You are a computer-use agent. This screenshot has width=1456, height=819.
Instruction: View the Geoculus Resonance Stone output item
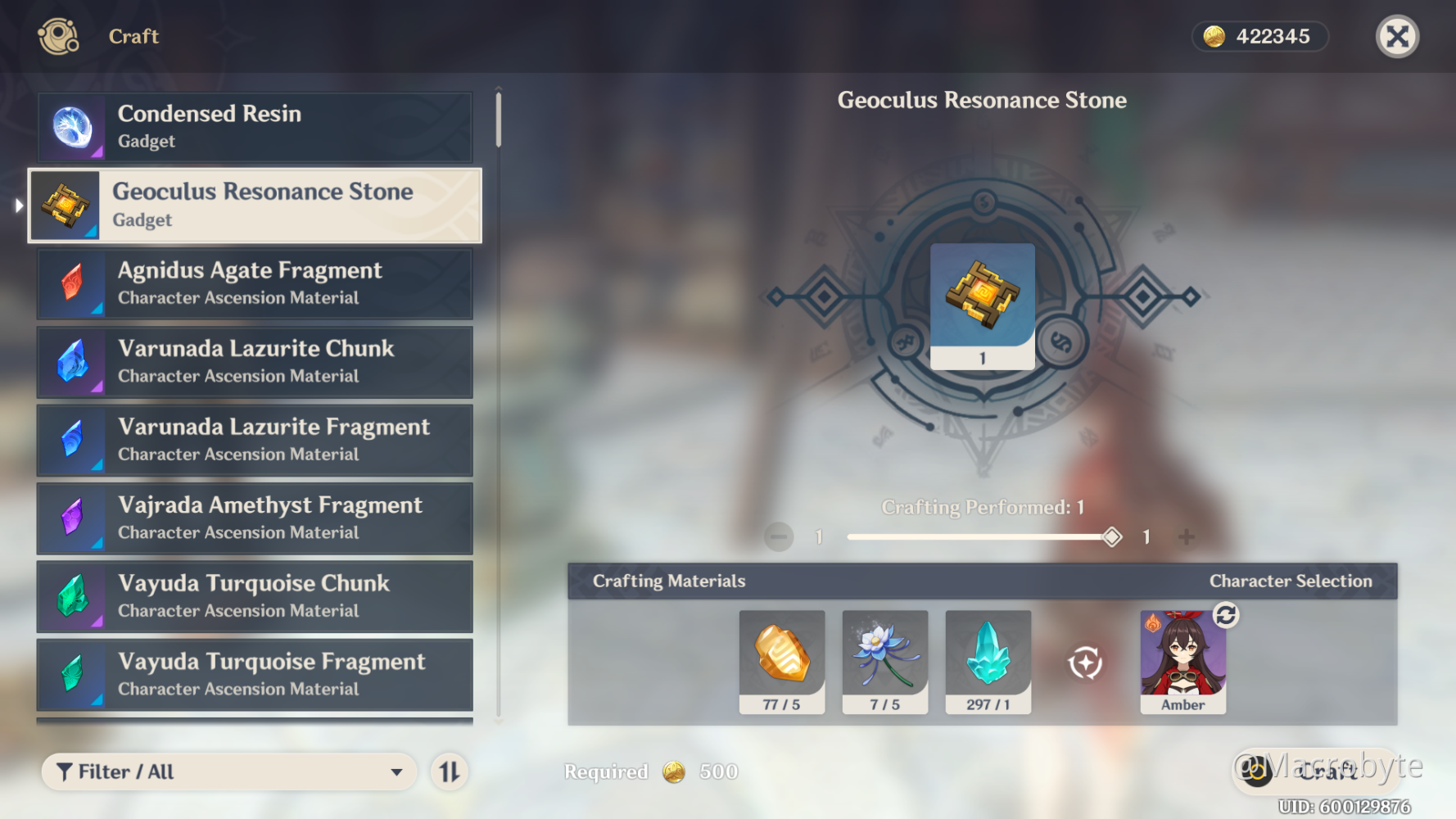[x=982, y=305]
